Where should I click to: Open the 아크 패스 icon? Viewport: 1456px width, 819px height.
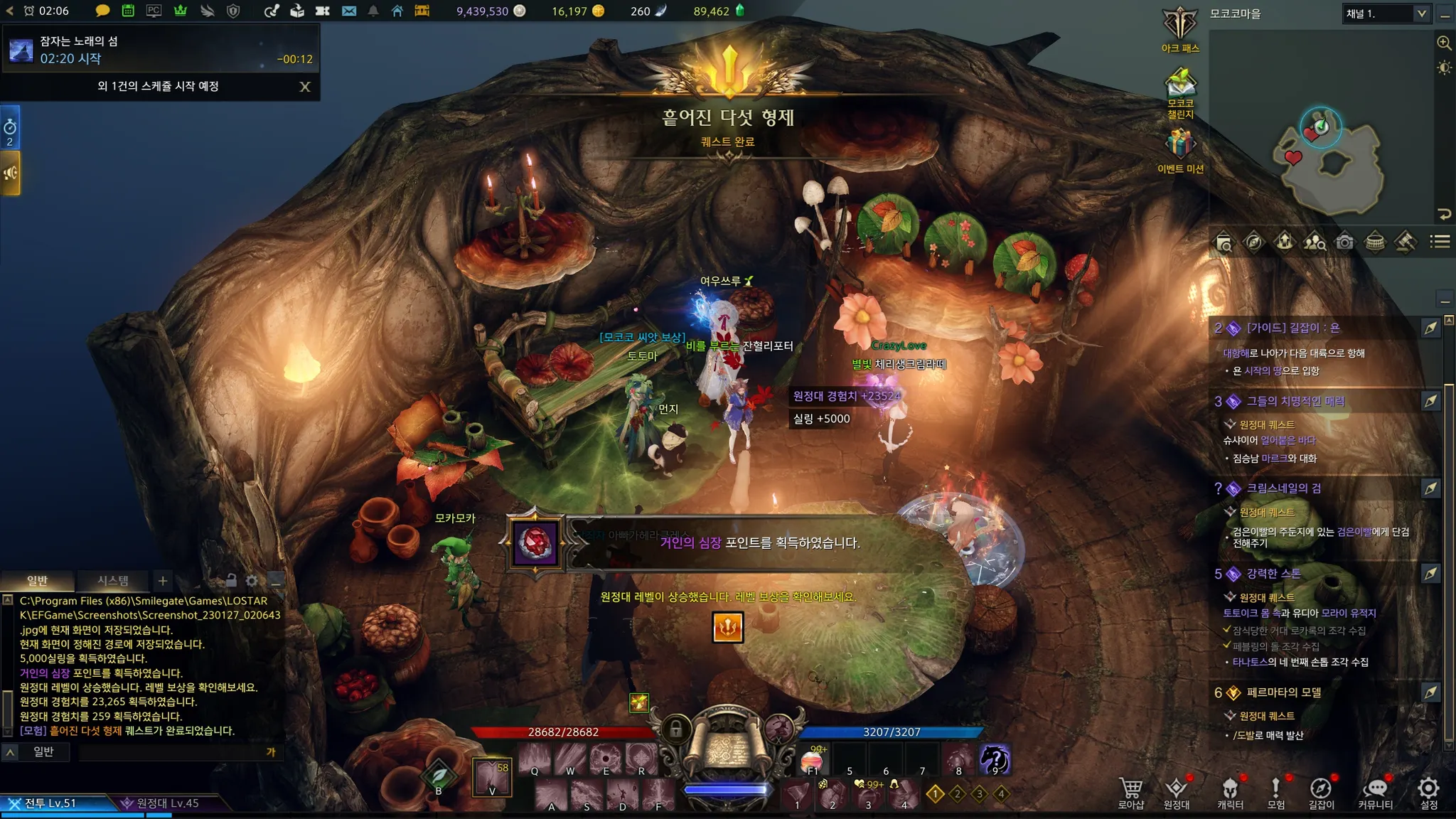(1180, 29)
